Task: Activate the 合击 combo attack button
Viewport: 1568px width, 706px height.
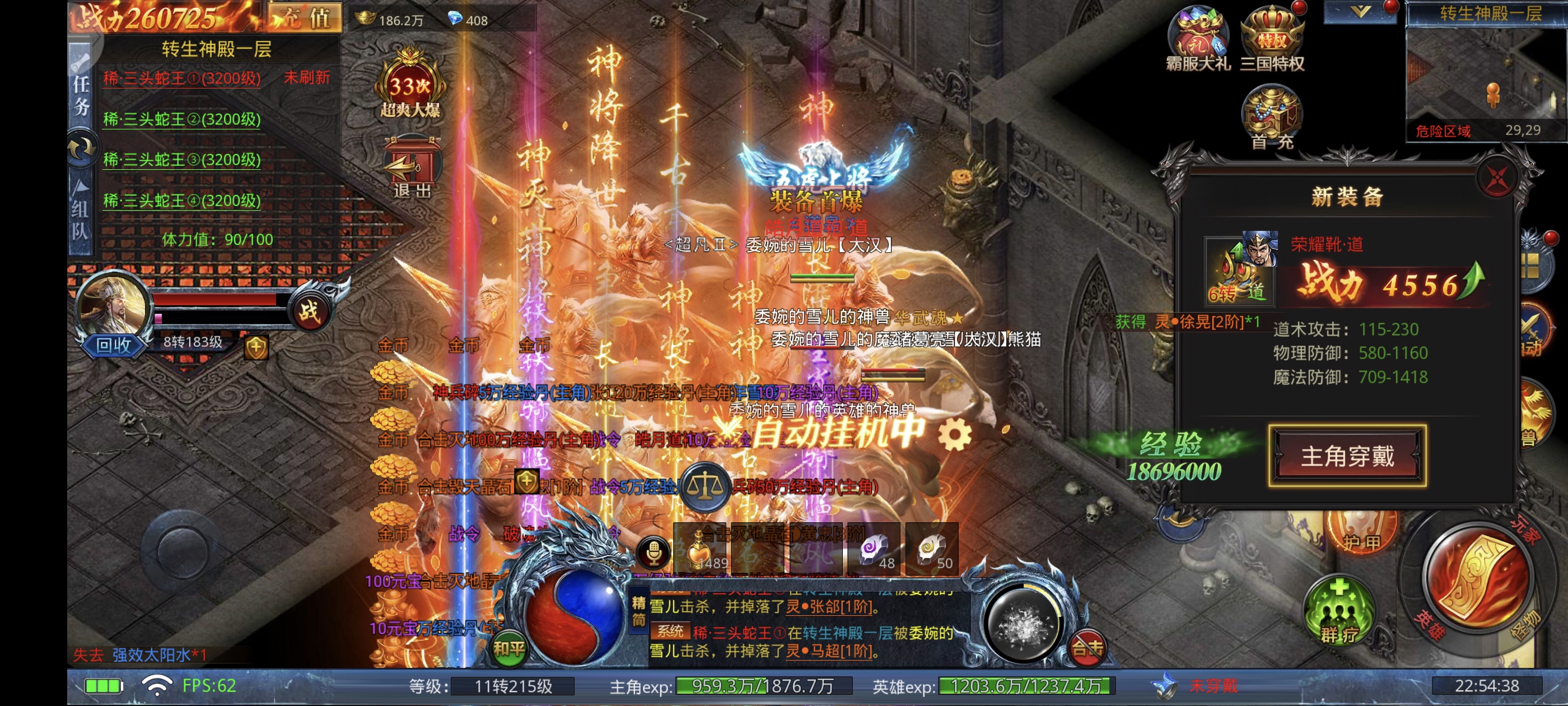Action: [x=1087, y=647]
